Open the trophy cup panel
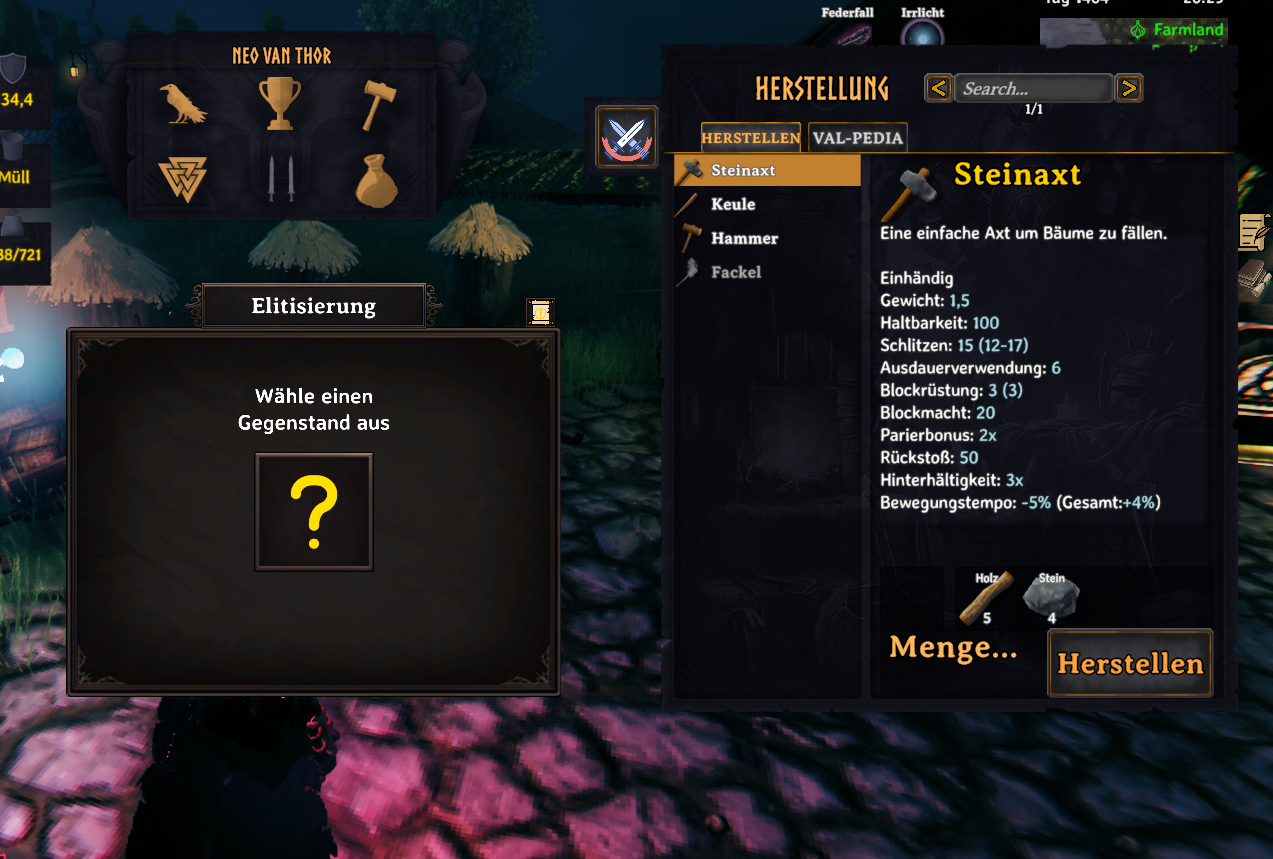1273x859 pixels. (279, 104)
